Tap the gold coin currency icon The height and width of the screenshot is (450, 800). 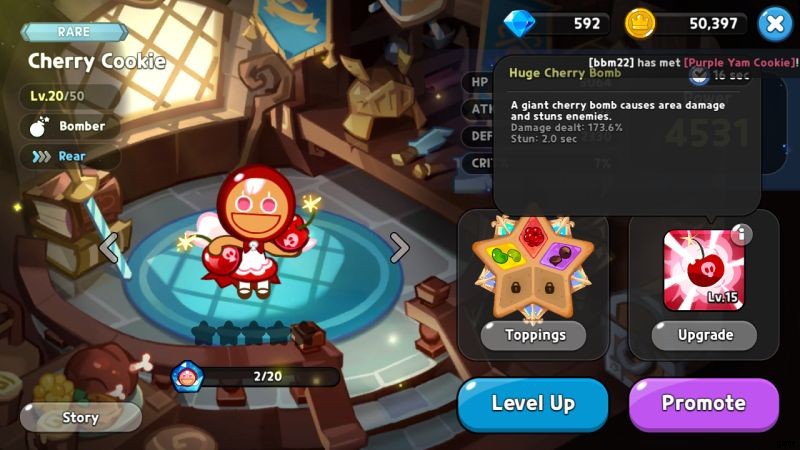[640, 23]
